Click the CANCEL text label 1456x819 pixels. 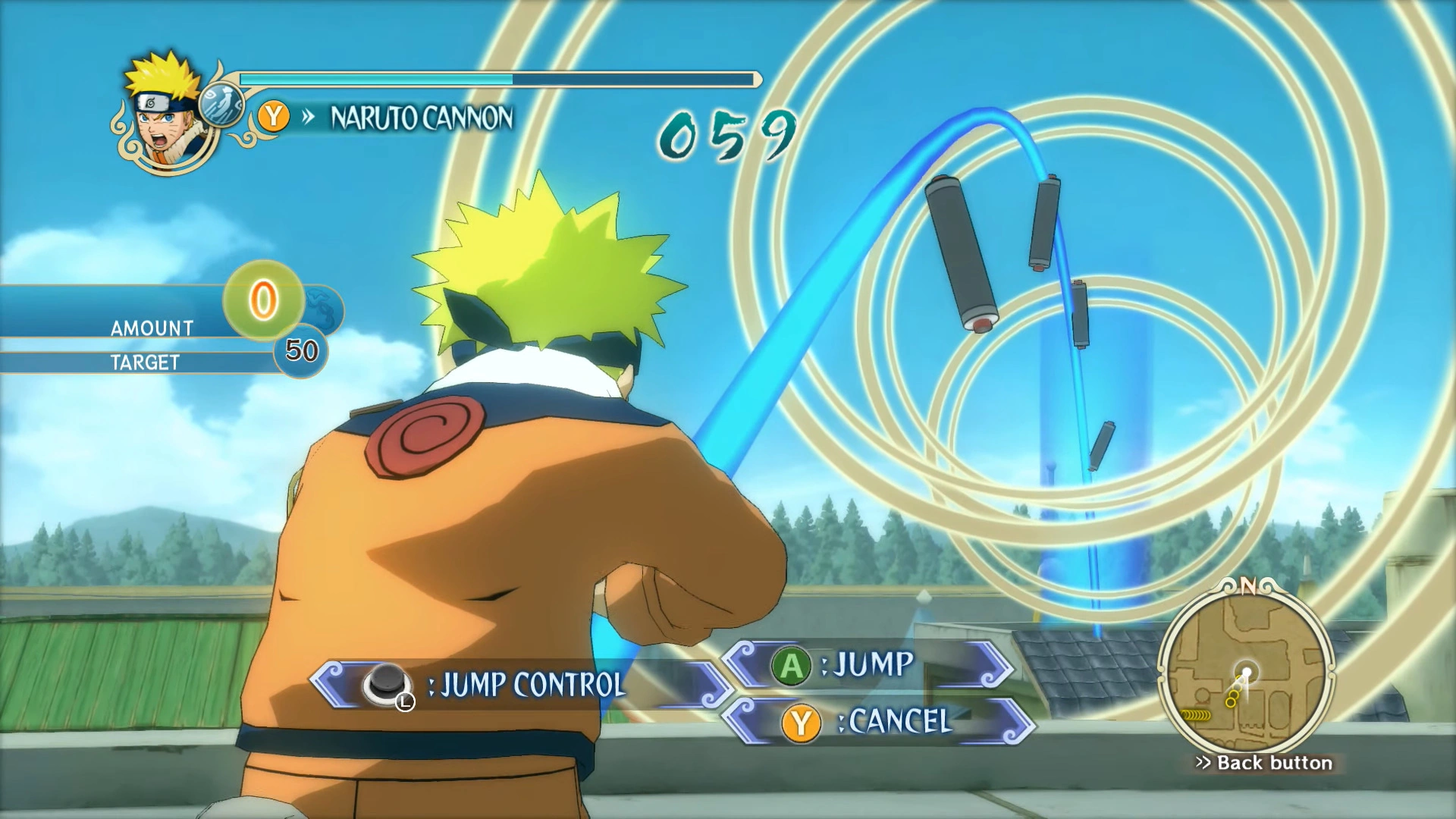pos(899,721)
